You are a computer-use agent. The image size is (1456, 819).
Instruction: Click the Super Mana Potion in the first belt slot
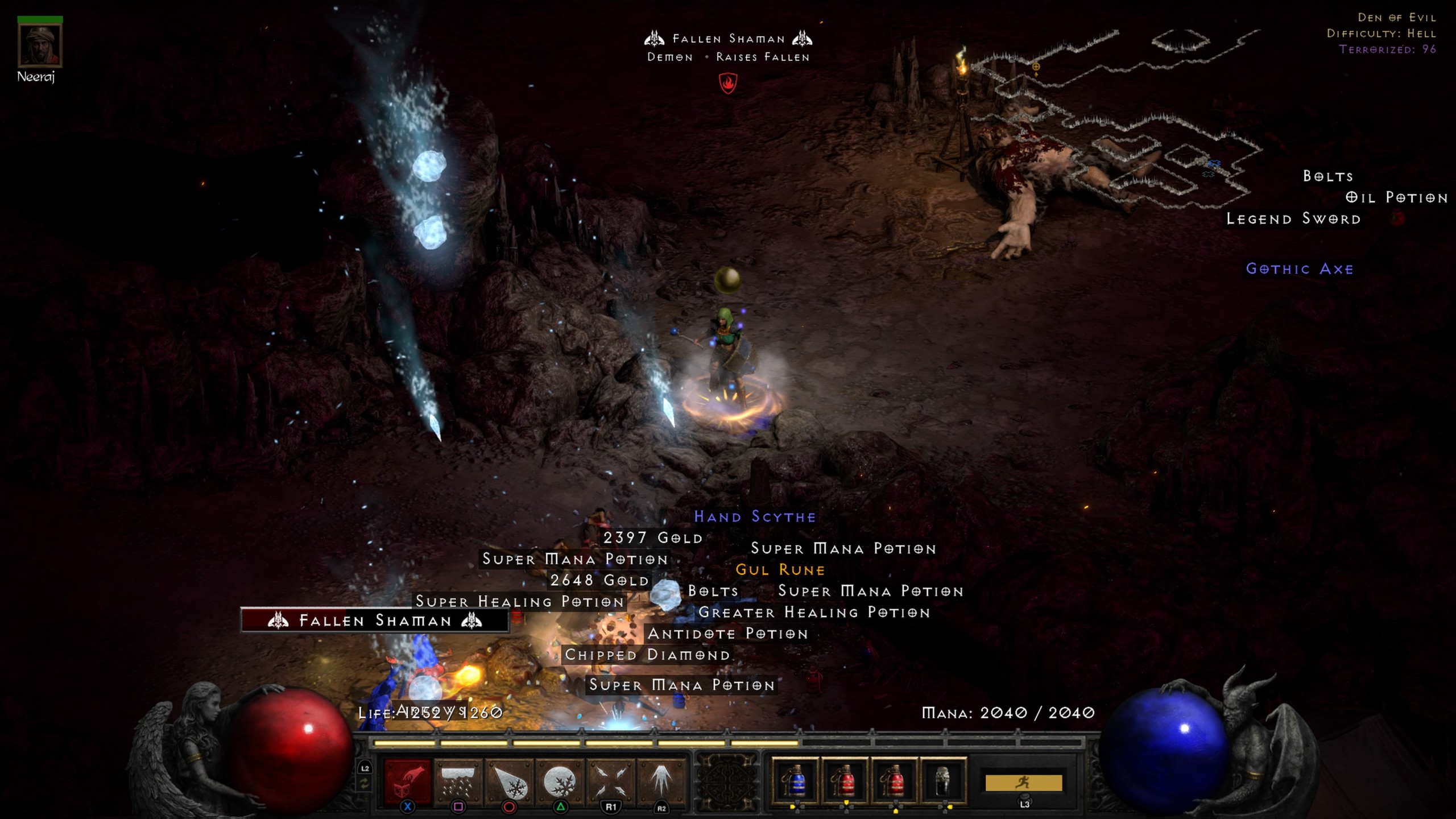pyautogui.click(x=796, y=782)
